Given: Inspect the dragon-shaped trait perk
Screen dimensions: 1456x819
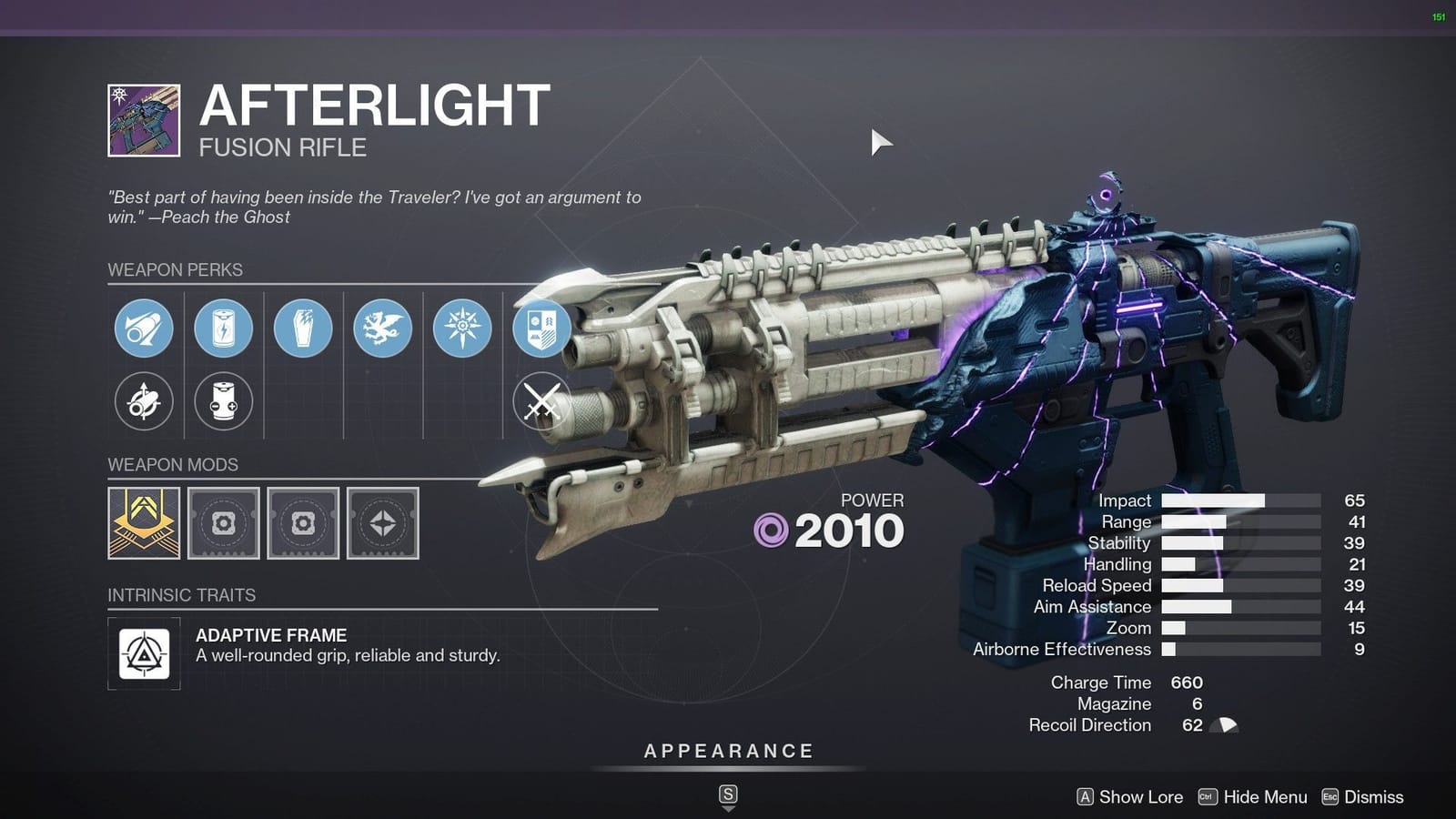Looking at the screenshot, I should tap(382, 329).
